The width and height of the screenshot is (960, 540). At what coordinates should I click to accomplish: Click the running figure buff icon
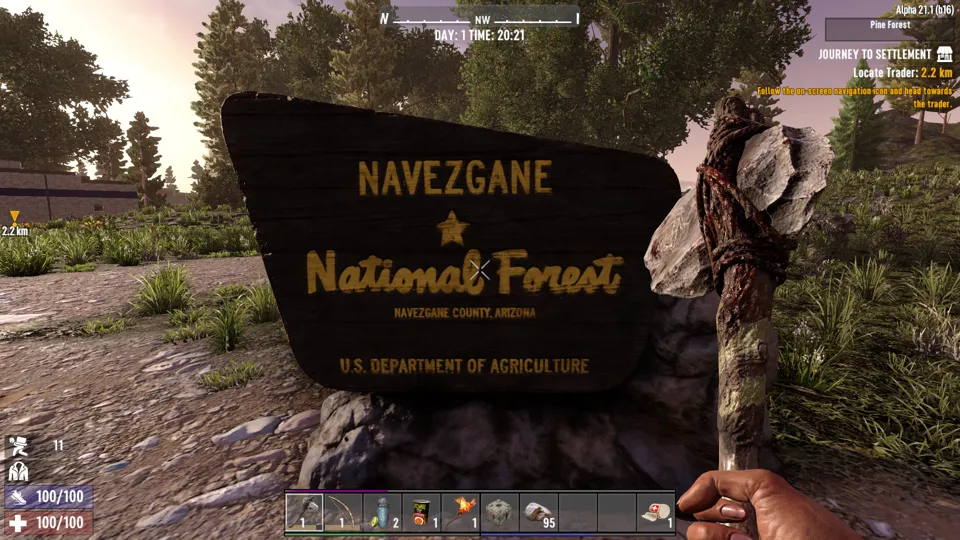point(18,446)
